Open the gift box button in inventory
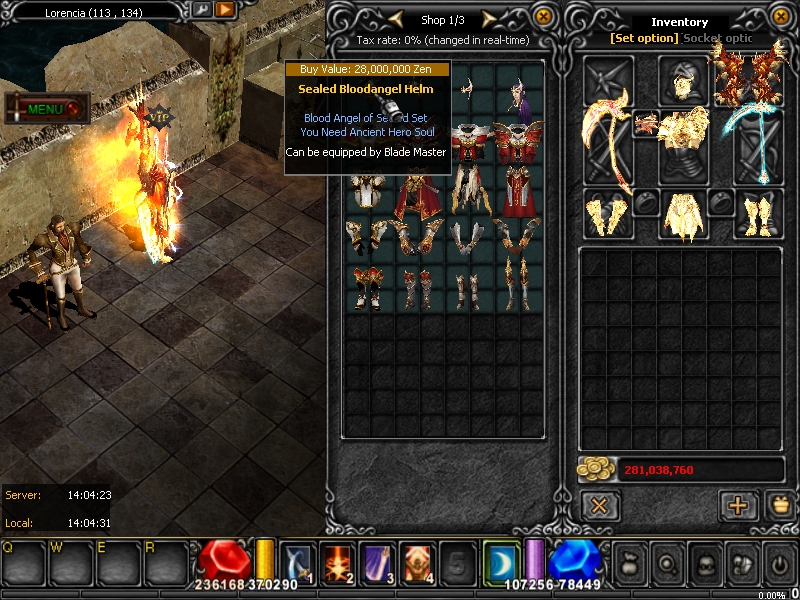800x600 pixels. coord(777,505)
